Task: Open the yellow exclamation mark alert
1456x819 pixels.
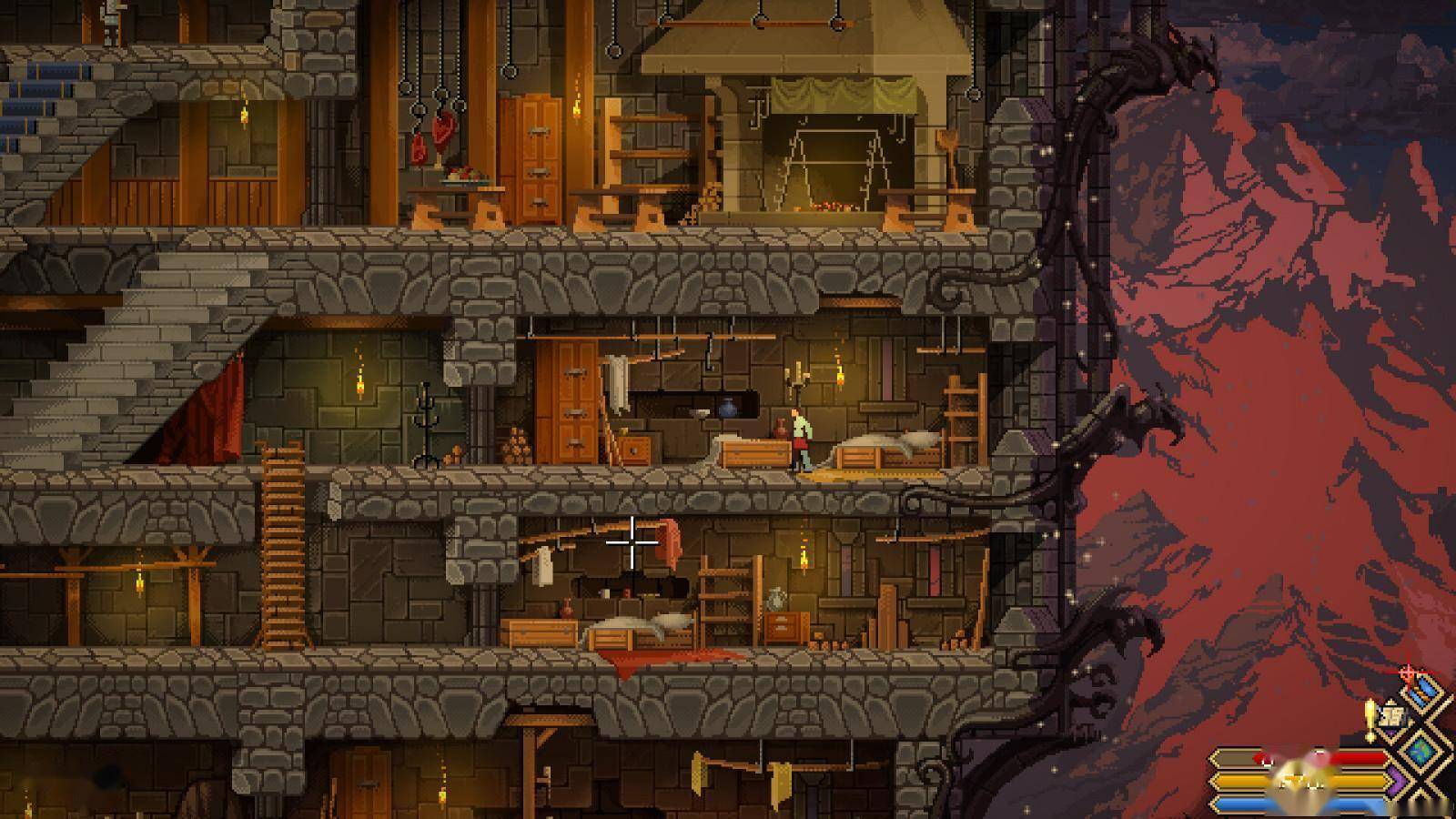Action: point(1370,718)
